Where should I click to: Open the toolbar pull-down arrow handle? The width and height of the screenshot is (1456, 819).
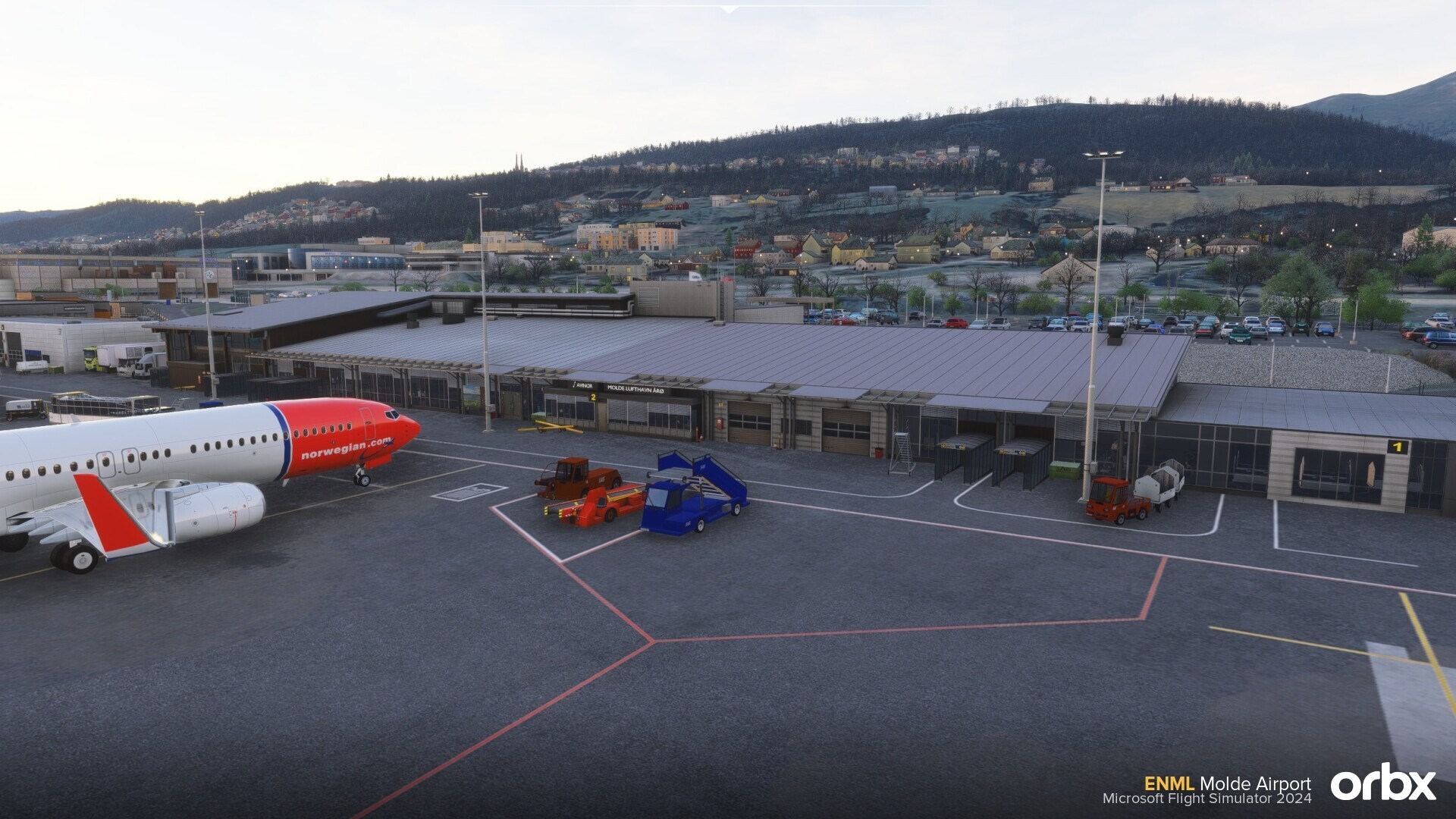coord(728,9)
